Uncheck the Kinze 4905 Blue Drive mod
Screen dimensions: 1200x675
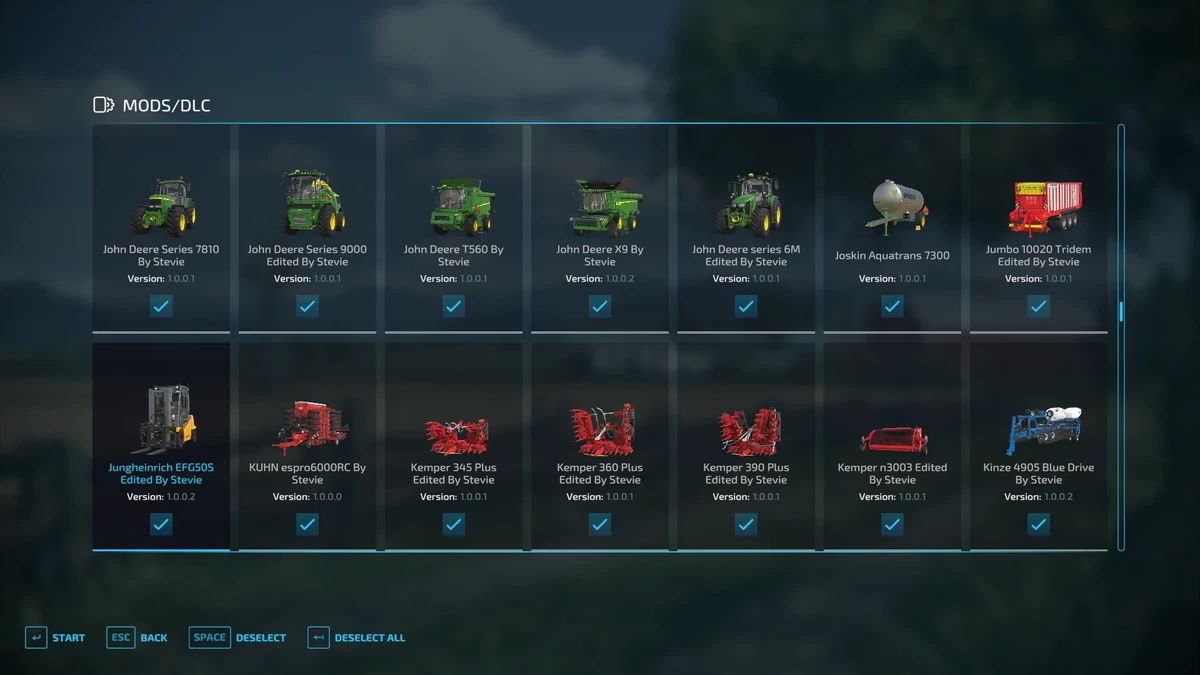(1038, 524)
